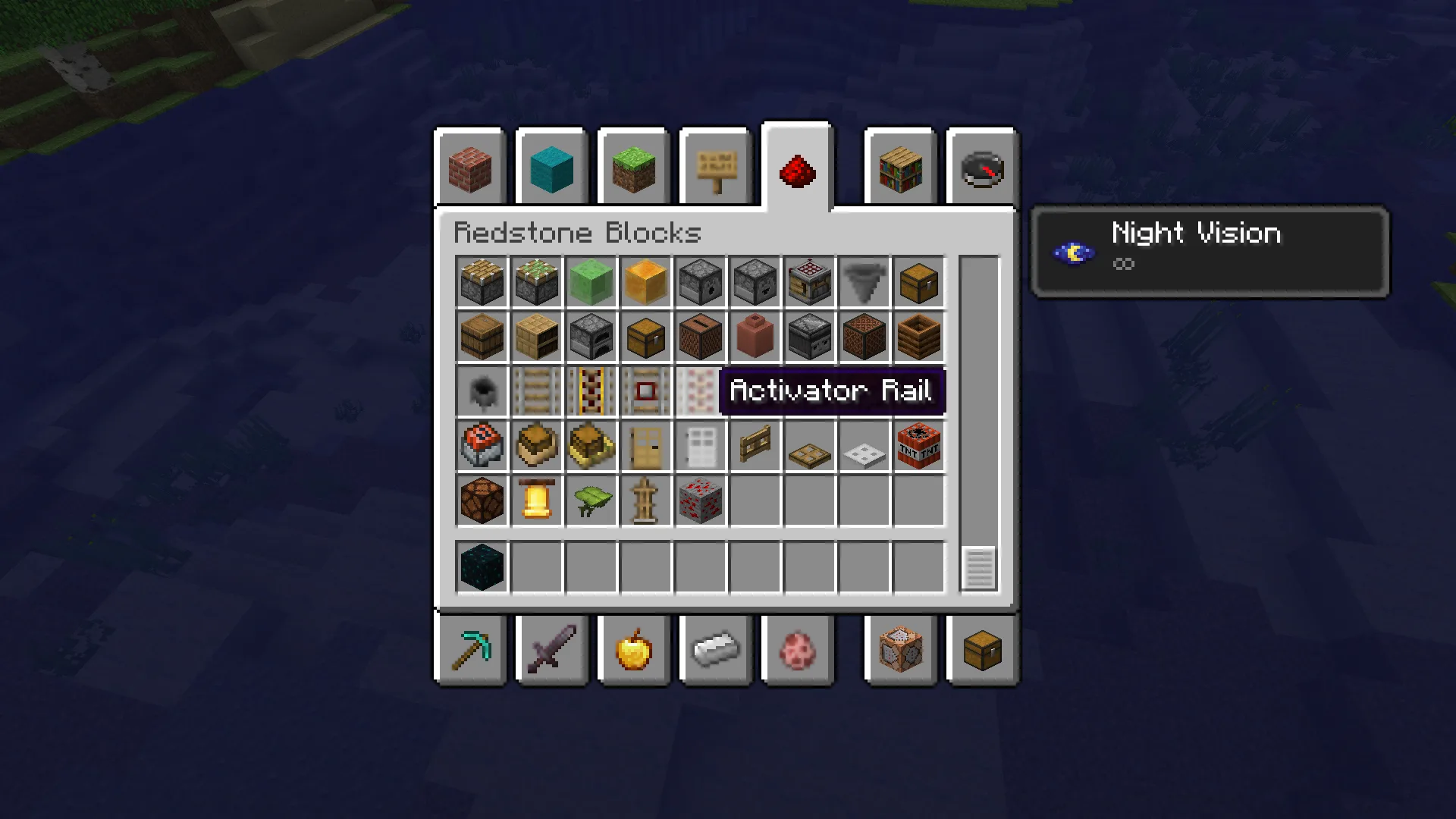Grab the honey block item
Screen dimensions: 1456x819
[645, 282]
